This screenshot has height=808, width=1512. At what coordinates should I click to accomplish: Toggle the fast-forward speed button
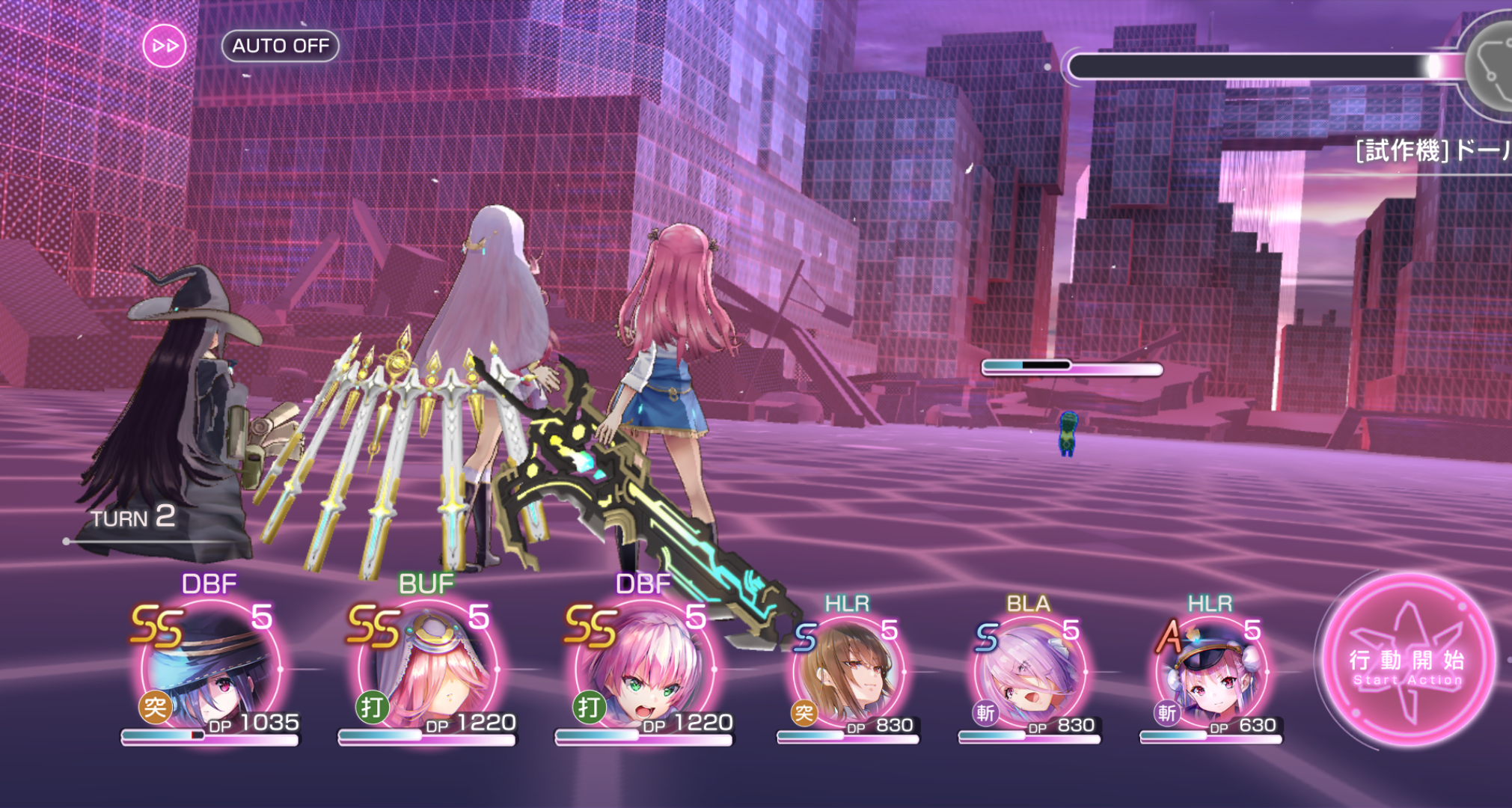165,46
